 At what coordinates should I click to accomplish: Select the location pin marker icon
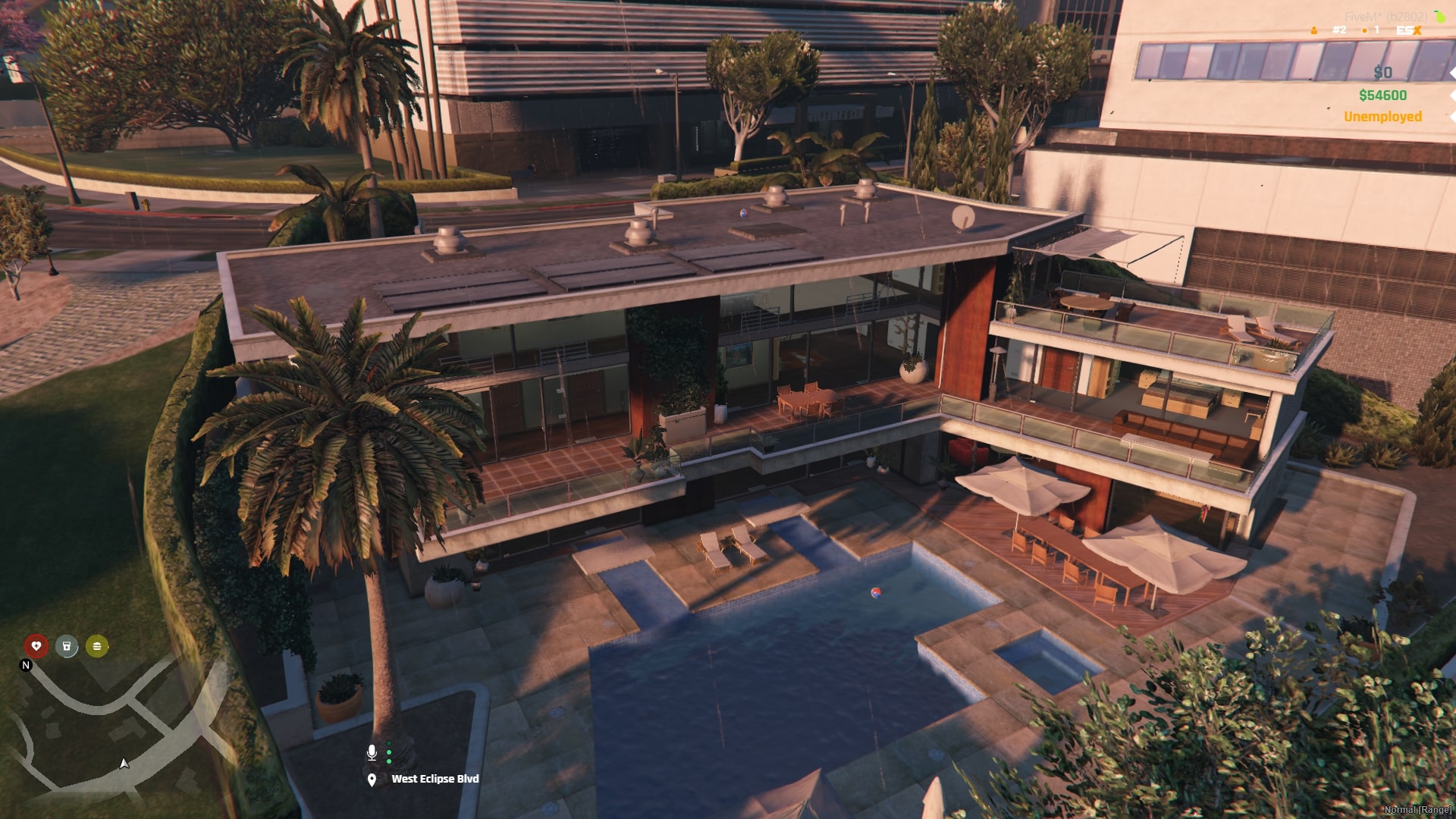372,779
